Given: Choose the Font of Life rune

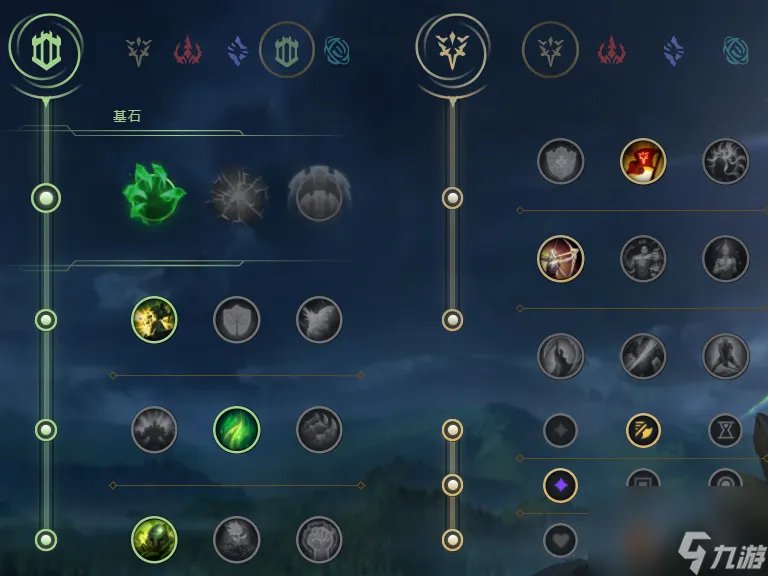Looking at the screenshot, I should pyautogui.click(x=237, y=320).
